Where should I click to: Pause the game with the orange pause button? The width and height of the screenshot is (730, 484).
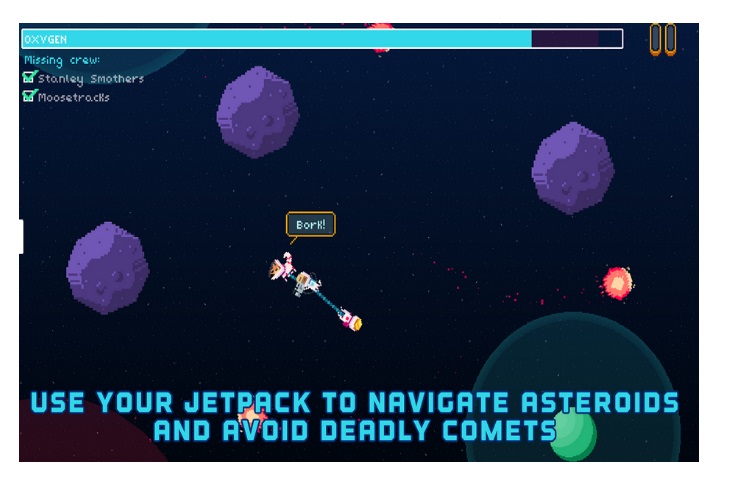coord(662,39)
